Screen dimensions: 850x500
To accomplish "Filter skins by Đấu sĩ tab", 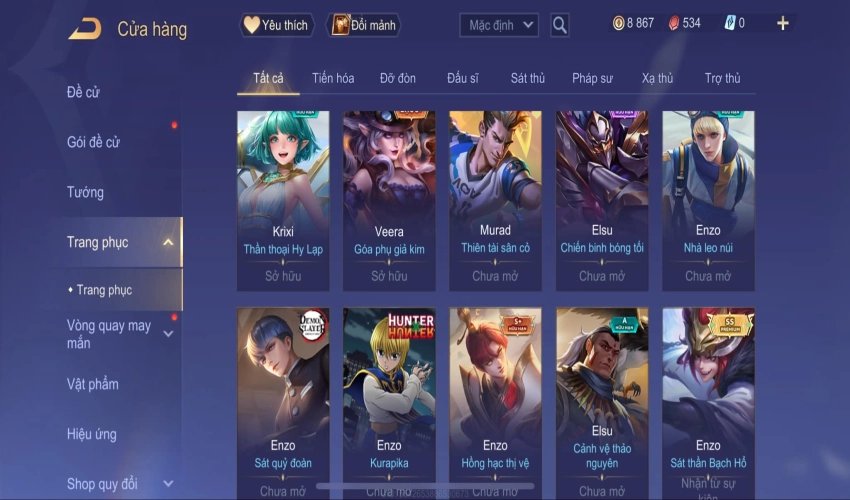I will click(x=463, y=78).
